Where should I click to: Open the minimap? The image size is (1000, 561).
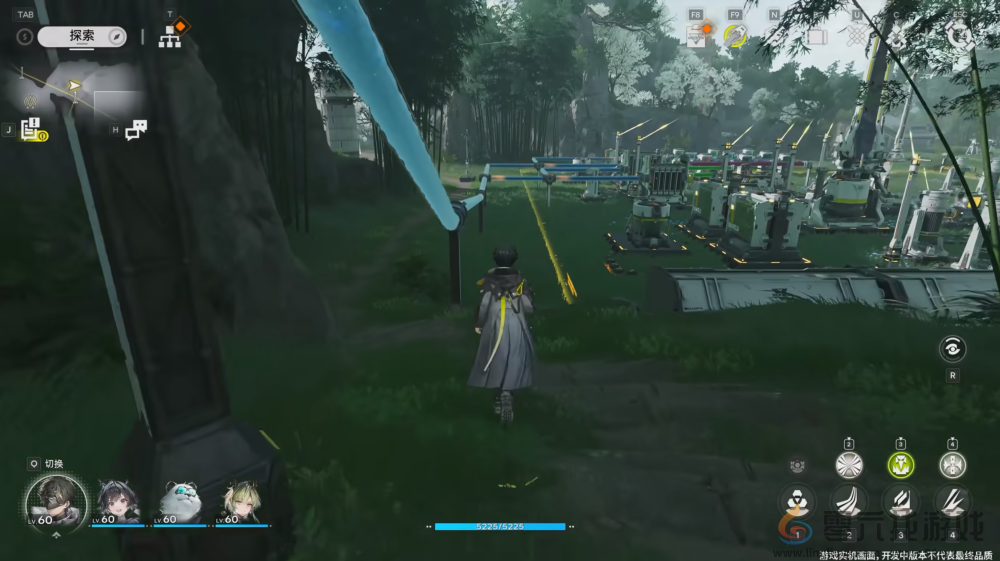click(75, 95)
